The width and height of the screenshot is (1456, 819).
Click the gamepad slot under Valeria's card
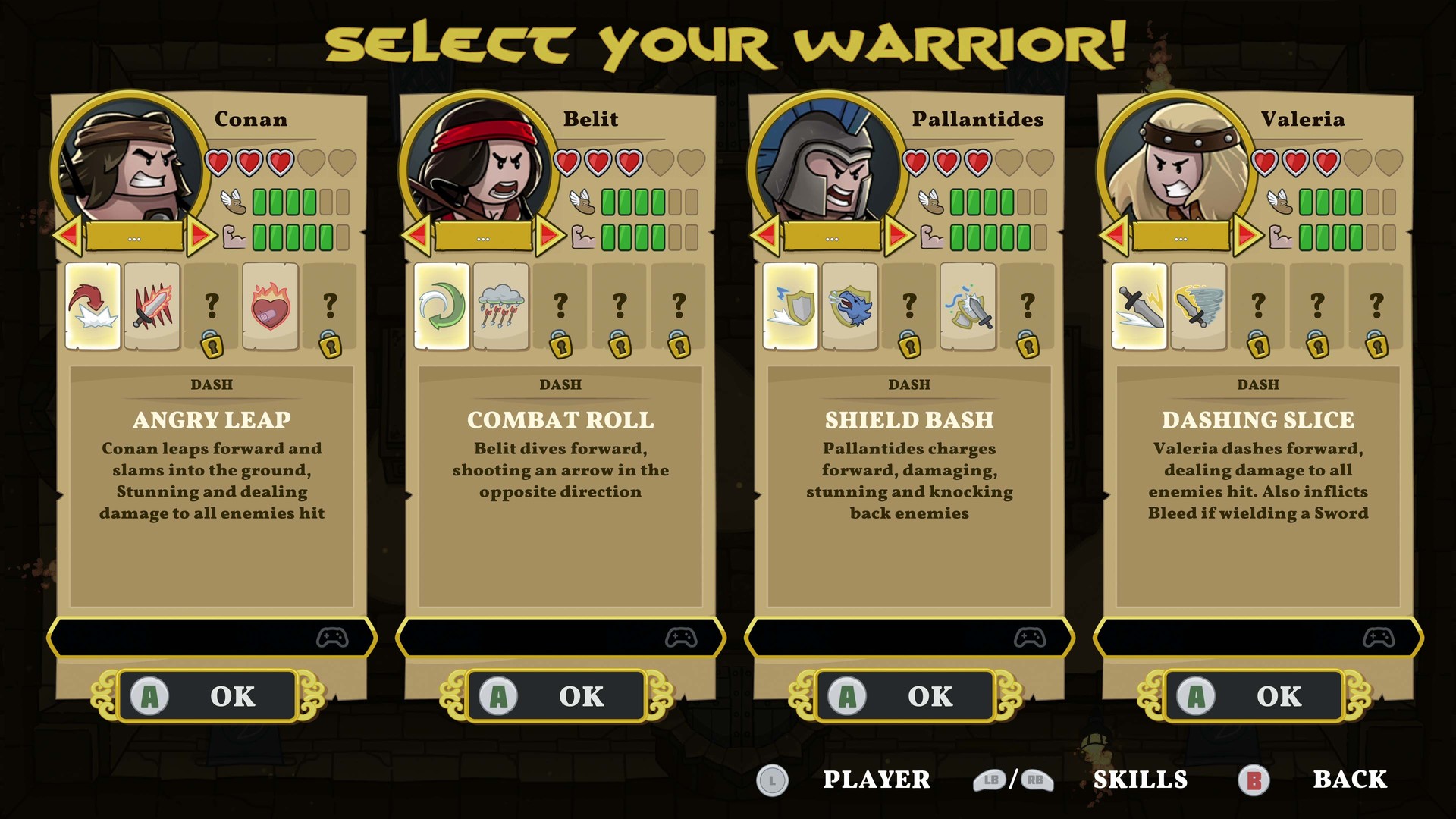pos(1257,638)
